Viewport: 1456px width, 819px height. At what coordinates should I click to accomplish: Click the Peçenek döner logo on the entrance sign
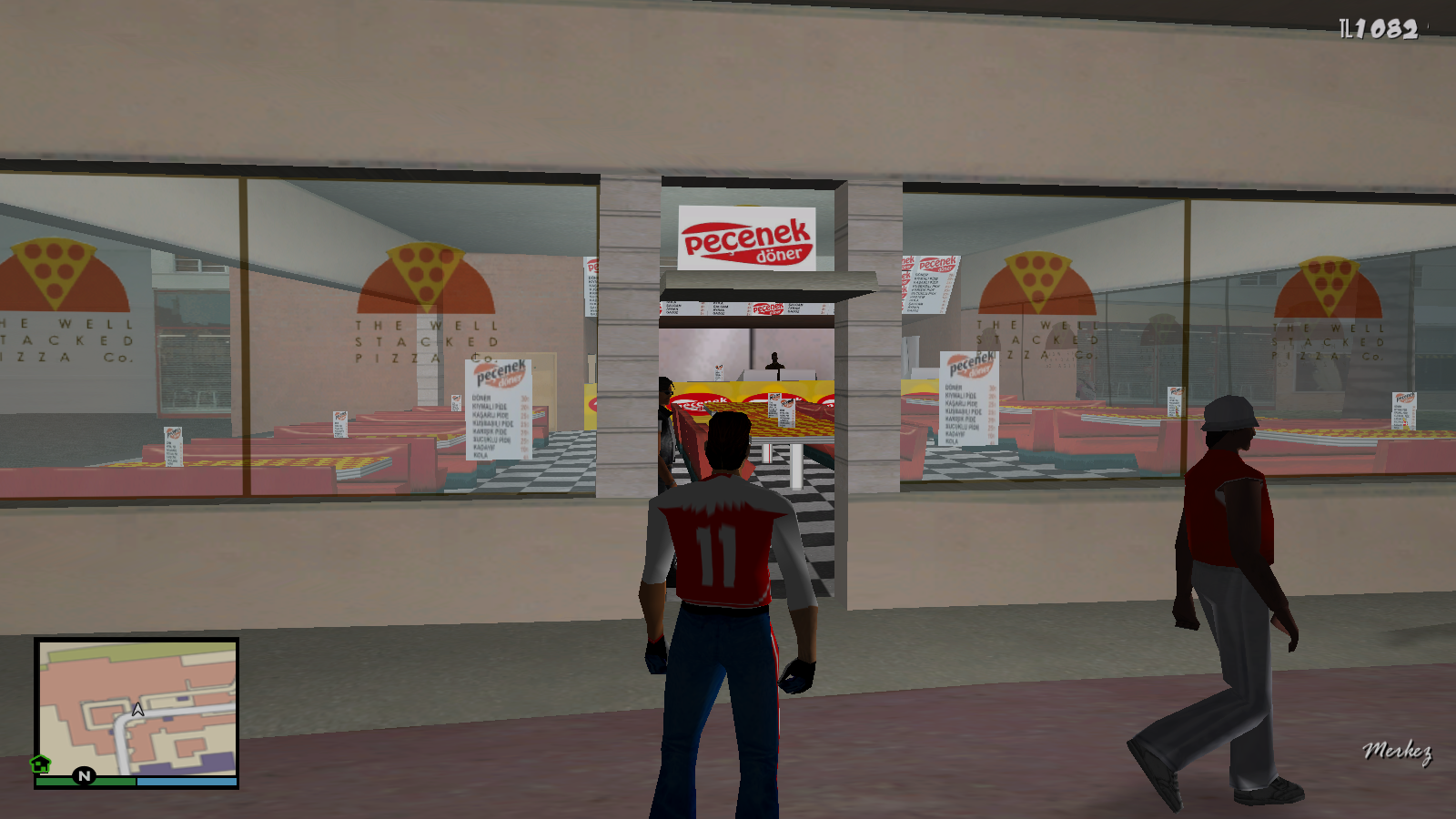point(748,238)
